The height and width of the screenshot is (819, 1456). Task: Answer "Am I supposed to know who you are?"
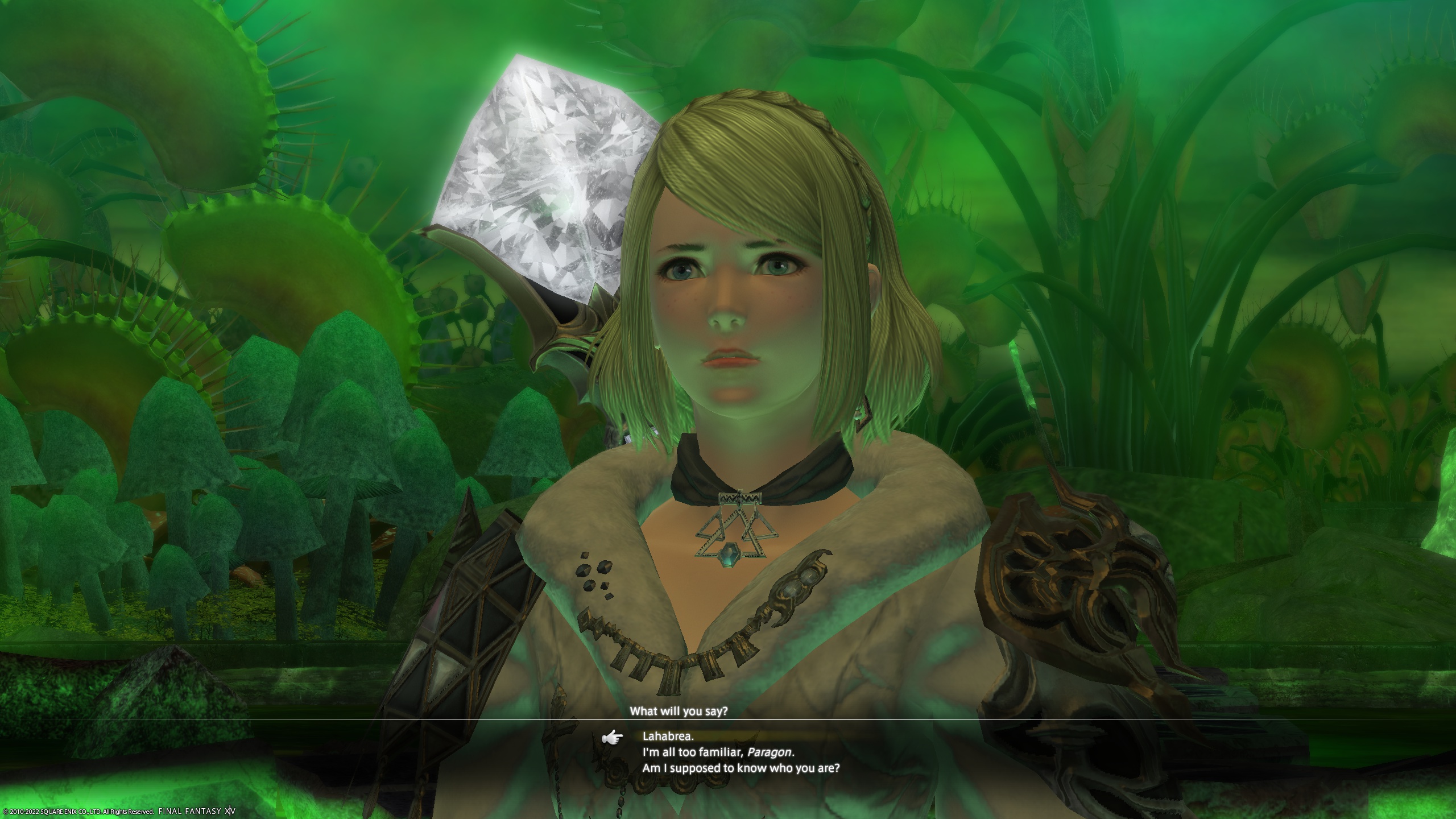741,768
